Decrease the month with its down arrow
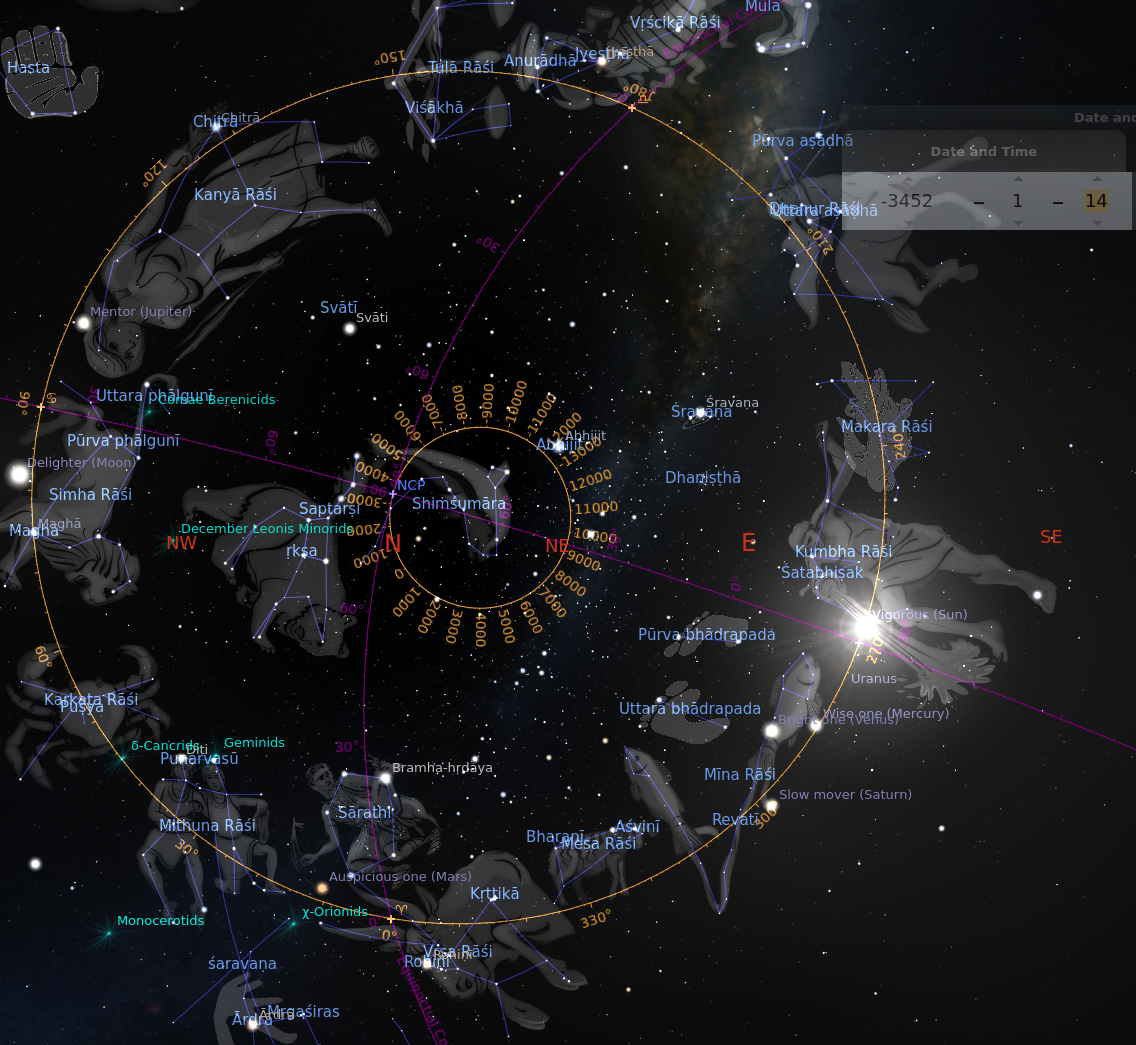The height and width of the screenshot is (1045, 1136). (1017, 223)
